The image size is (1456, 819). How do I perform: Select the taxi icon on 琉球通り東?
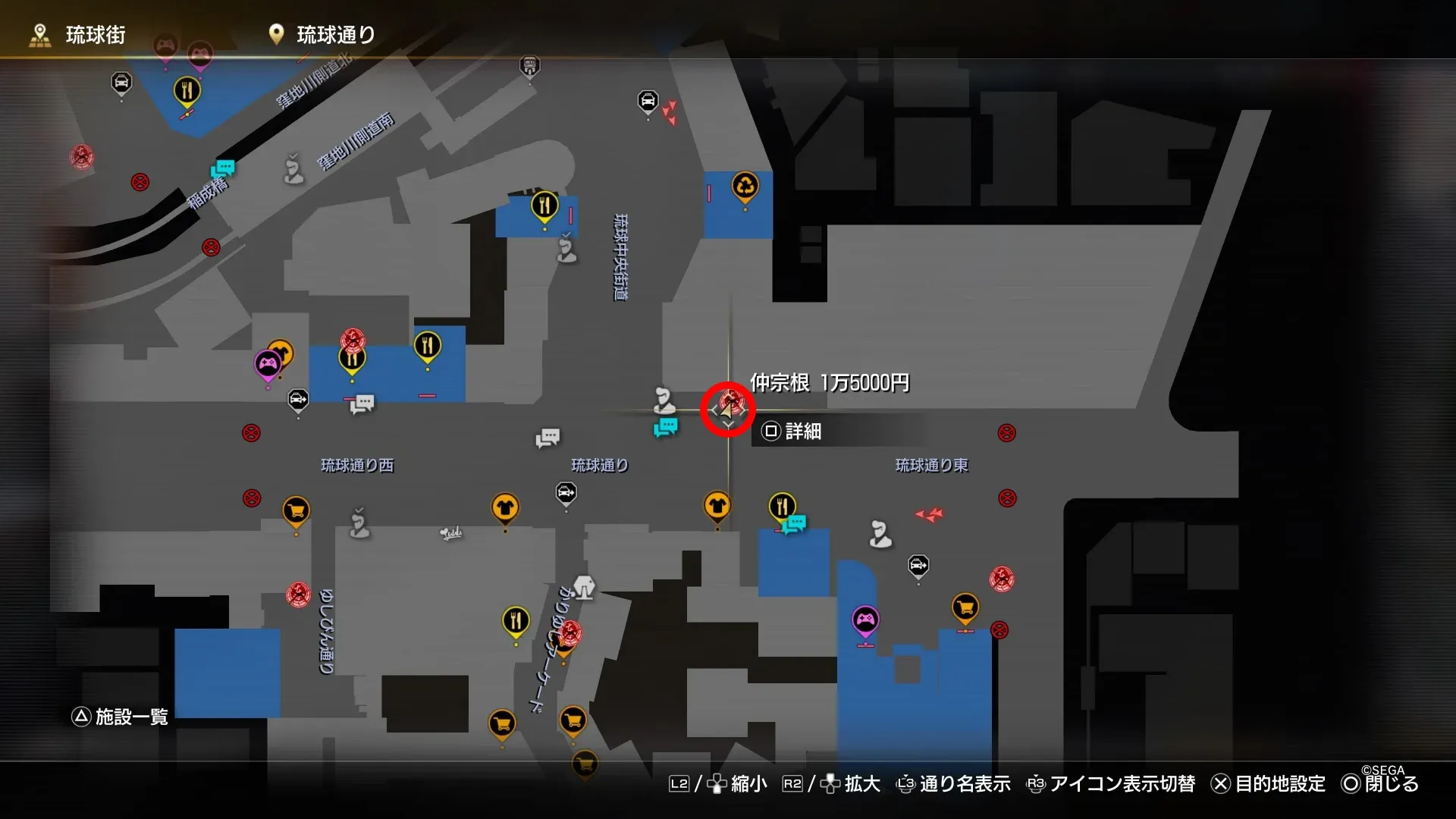[918, 565]
